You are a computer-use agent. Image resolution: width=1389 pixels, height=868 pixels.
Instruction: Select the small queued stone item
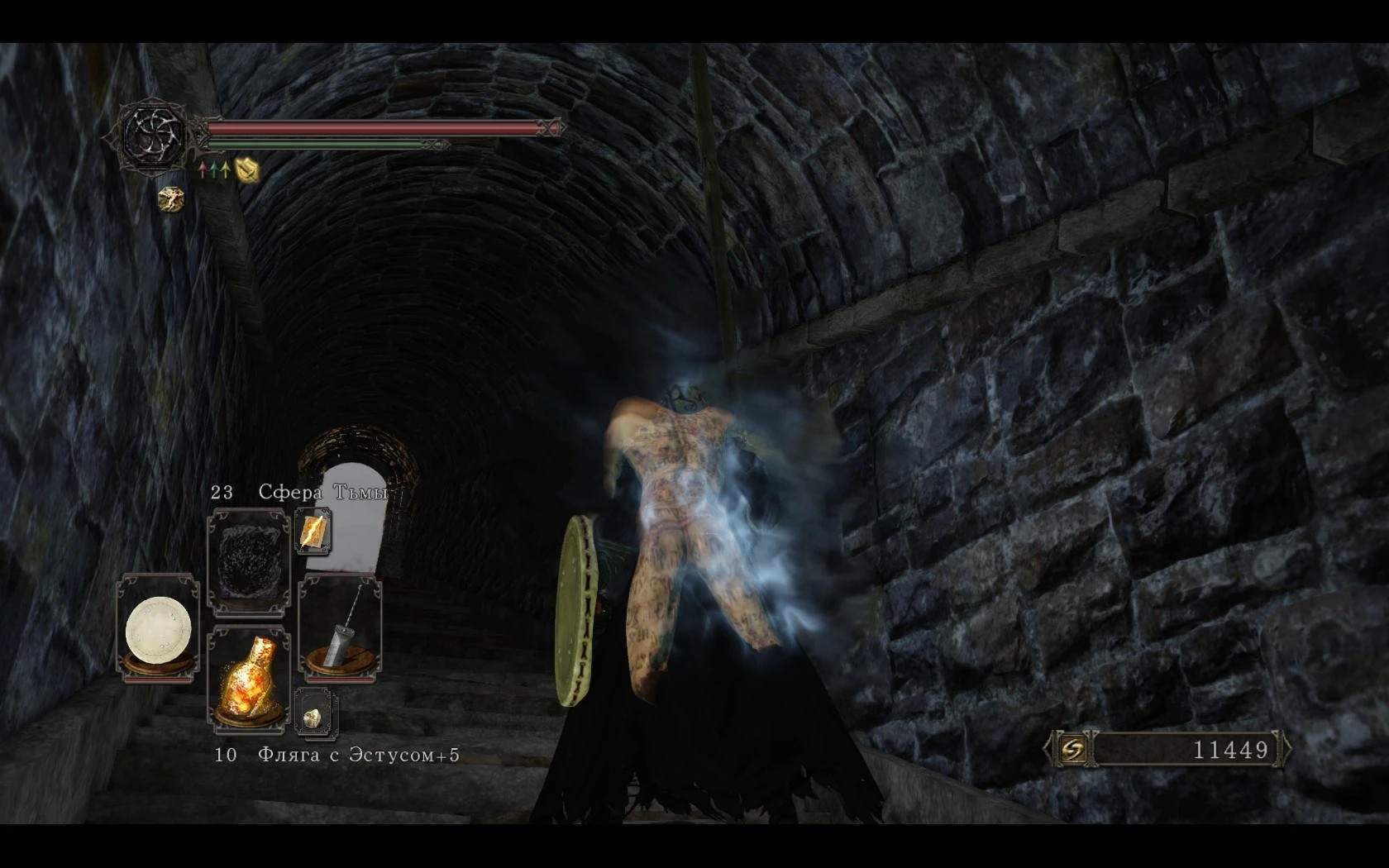click(314, 712)
